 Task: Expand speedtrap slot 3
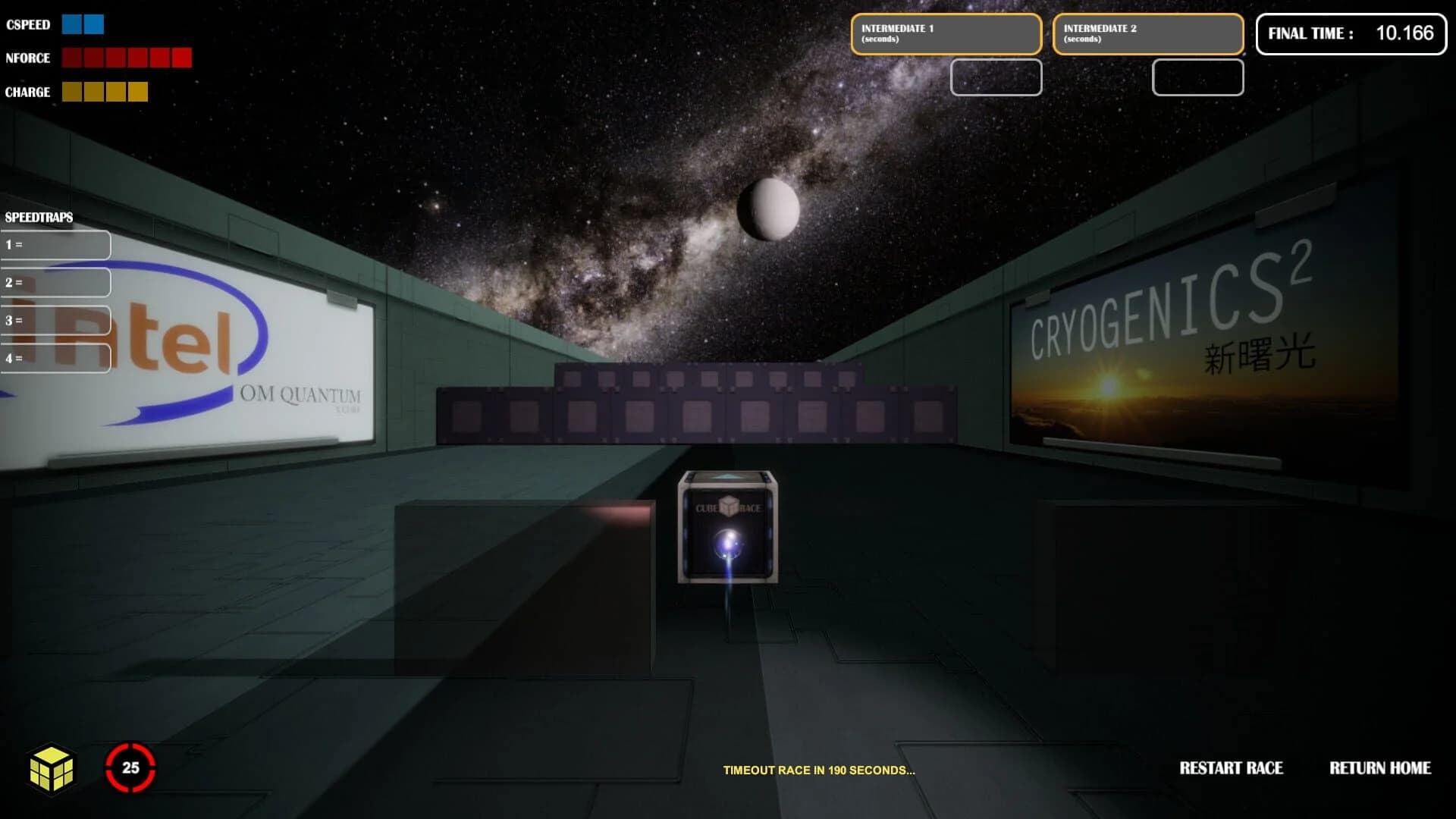click(55, 320)
